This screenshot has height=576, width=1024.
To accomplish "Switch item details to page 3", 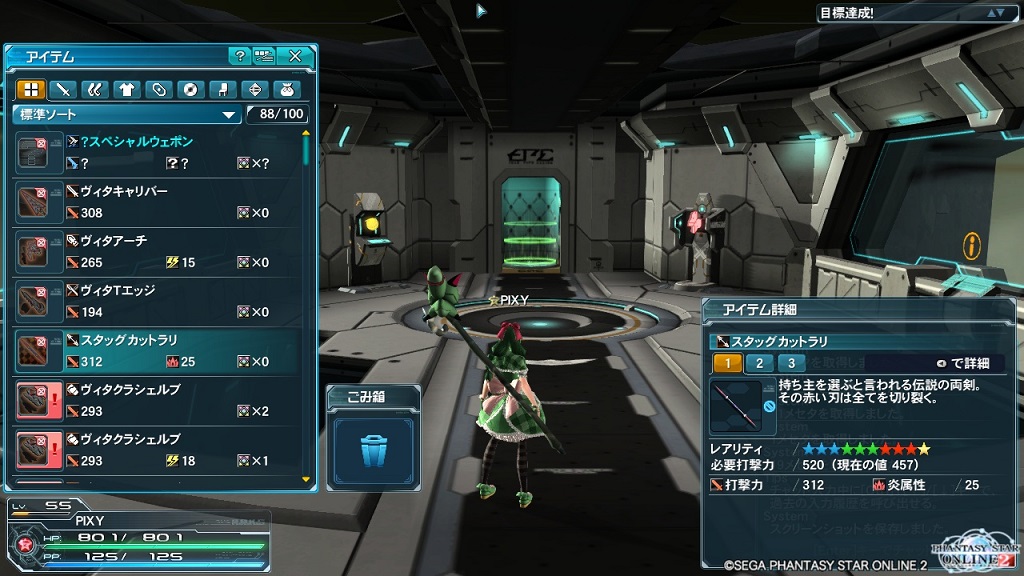I will click(791, 363).
